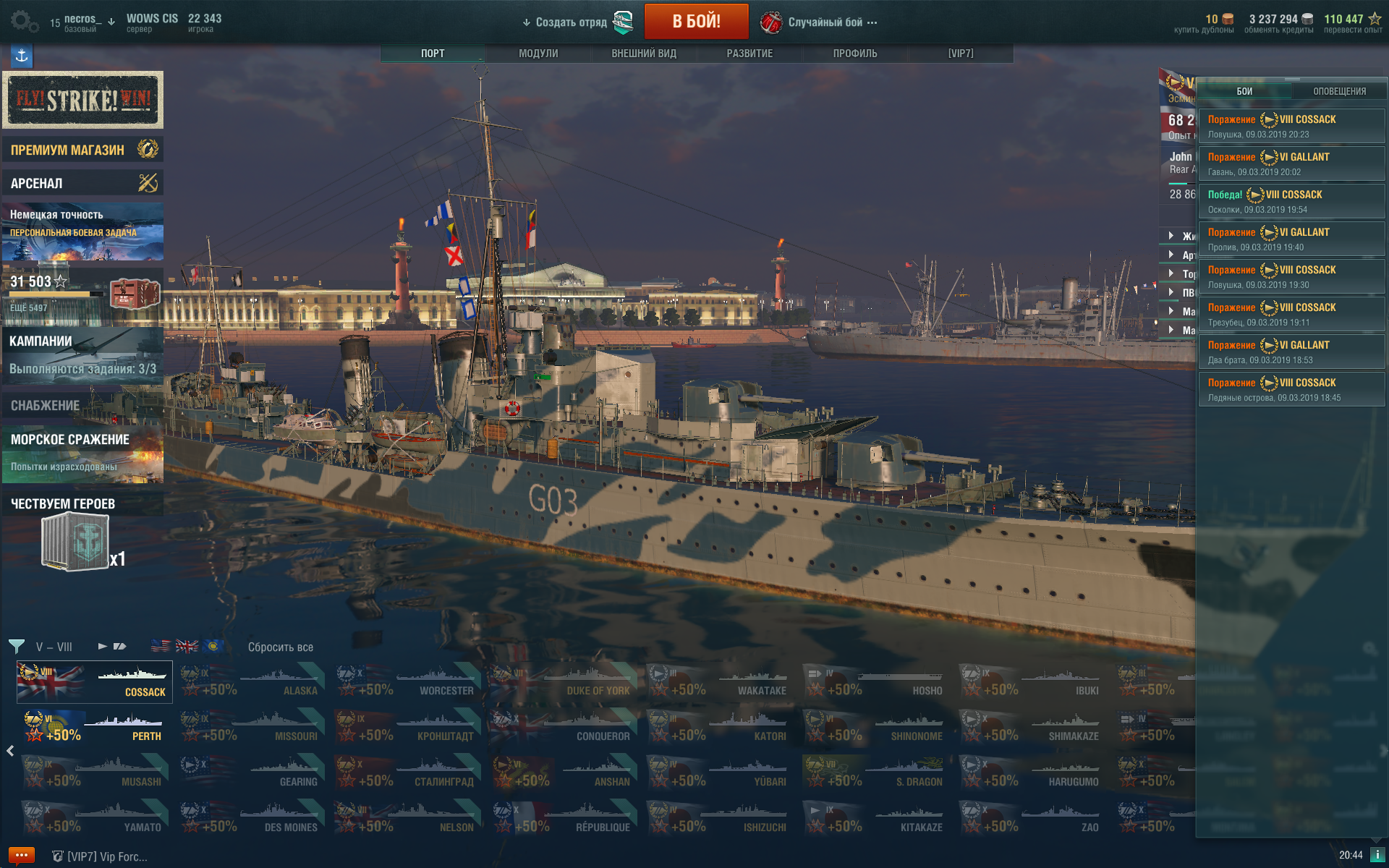1389x868 pixels.
Task: Open the МОРСКОЕ СРАЖЕНИЕ panel
Action: pos(82,453)
